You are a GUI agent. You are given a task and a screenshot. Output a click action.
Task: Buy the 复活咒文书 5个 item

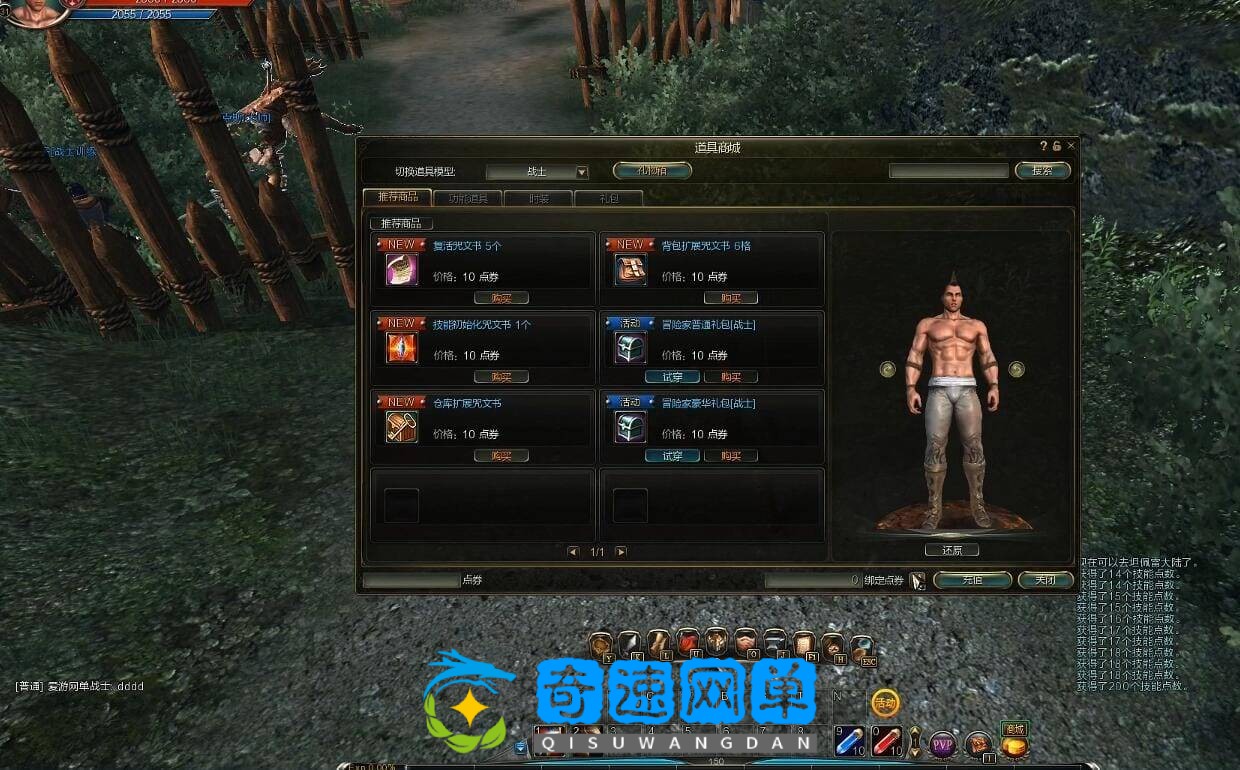click(501, 298)
